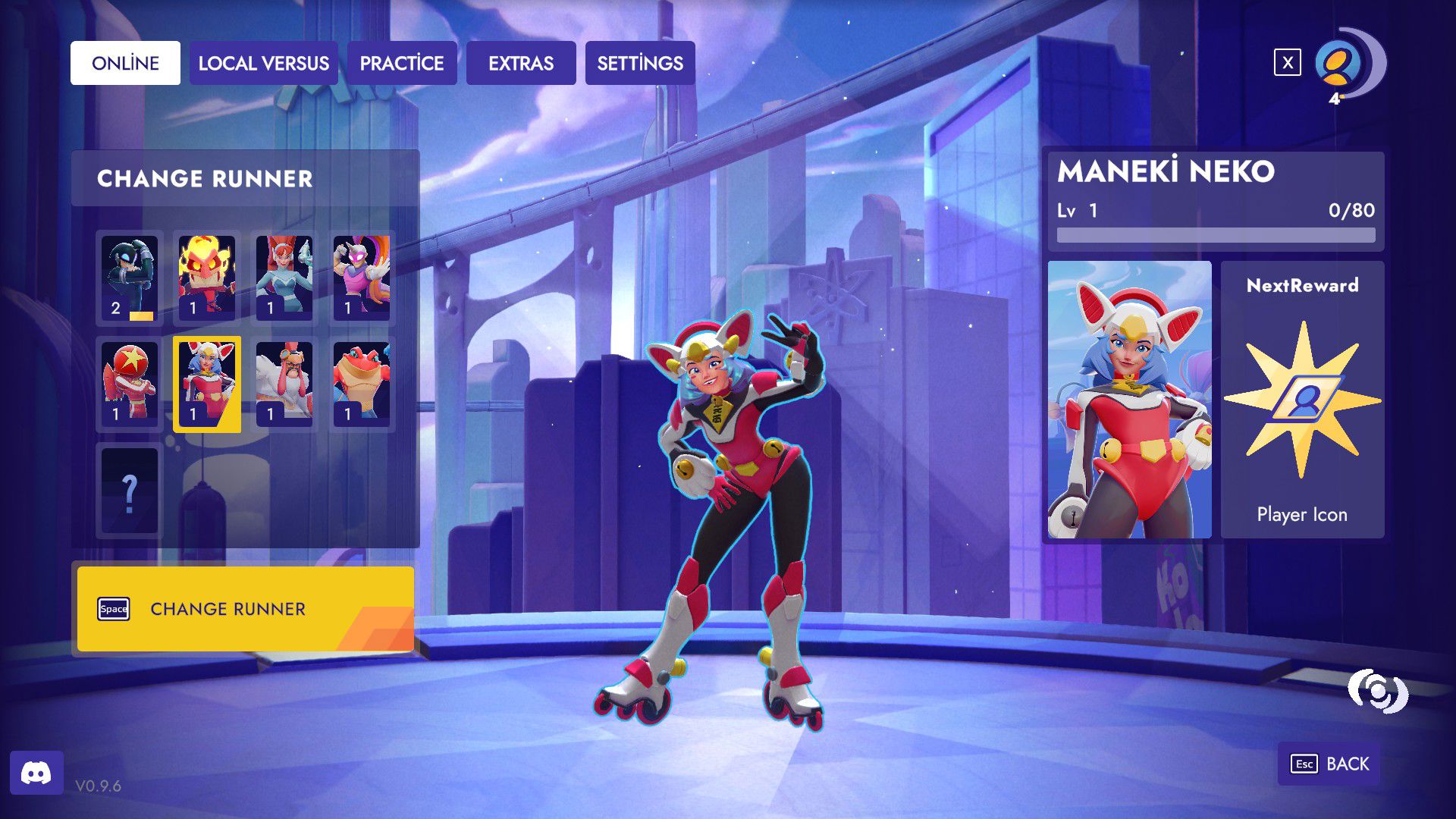
Task: Choose the flaming skull runner card
Action: 207,278
